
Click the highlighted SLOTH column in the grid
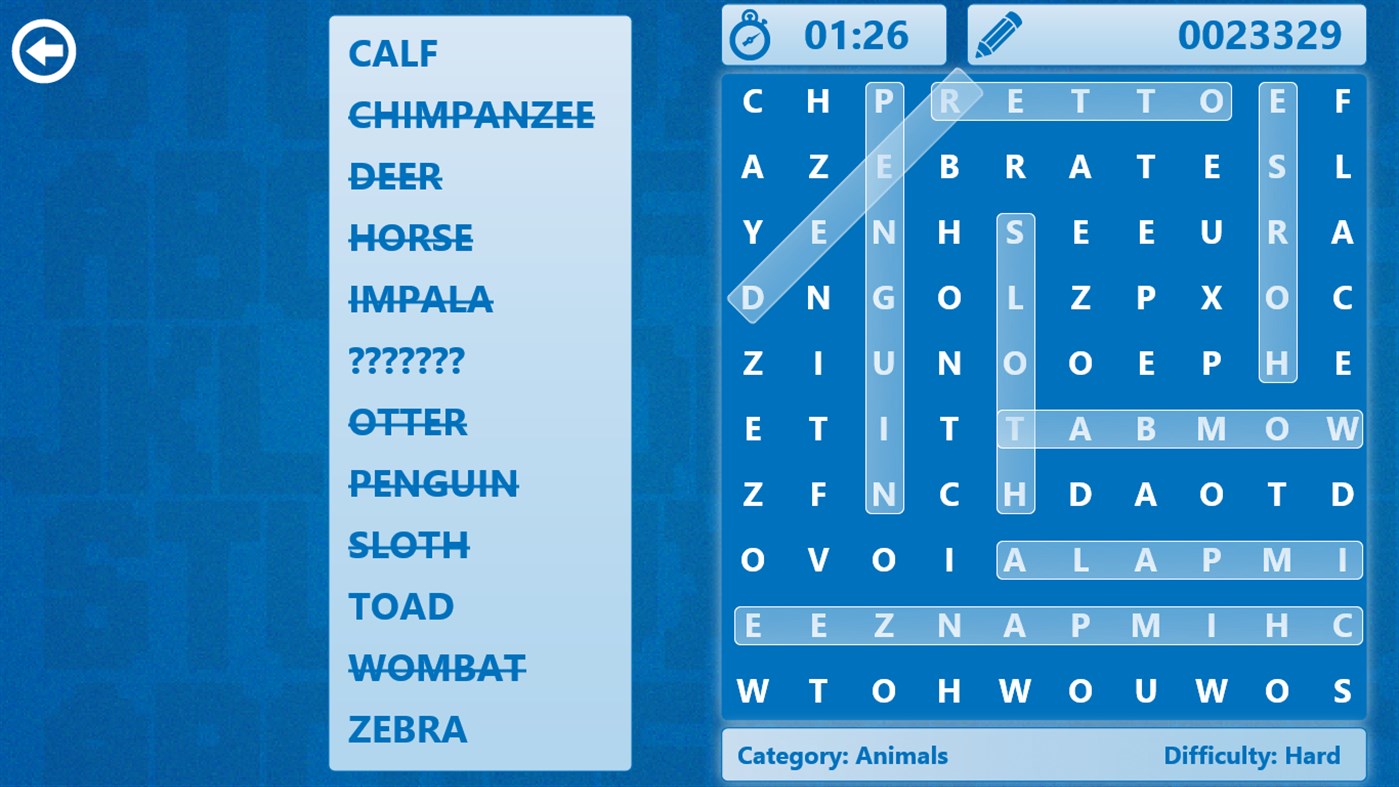(1015, 363)
